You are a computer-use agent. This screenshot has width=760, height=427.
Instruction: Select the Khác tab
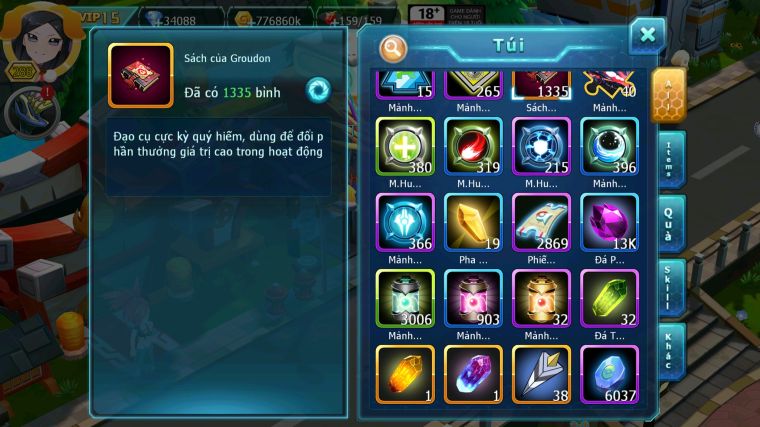[x=670, y=351]
